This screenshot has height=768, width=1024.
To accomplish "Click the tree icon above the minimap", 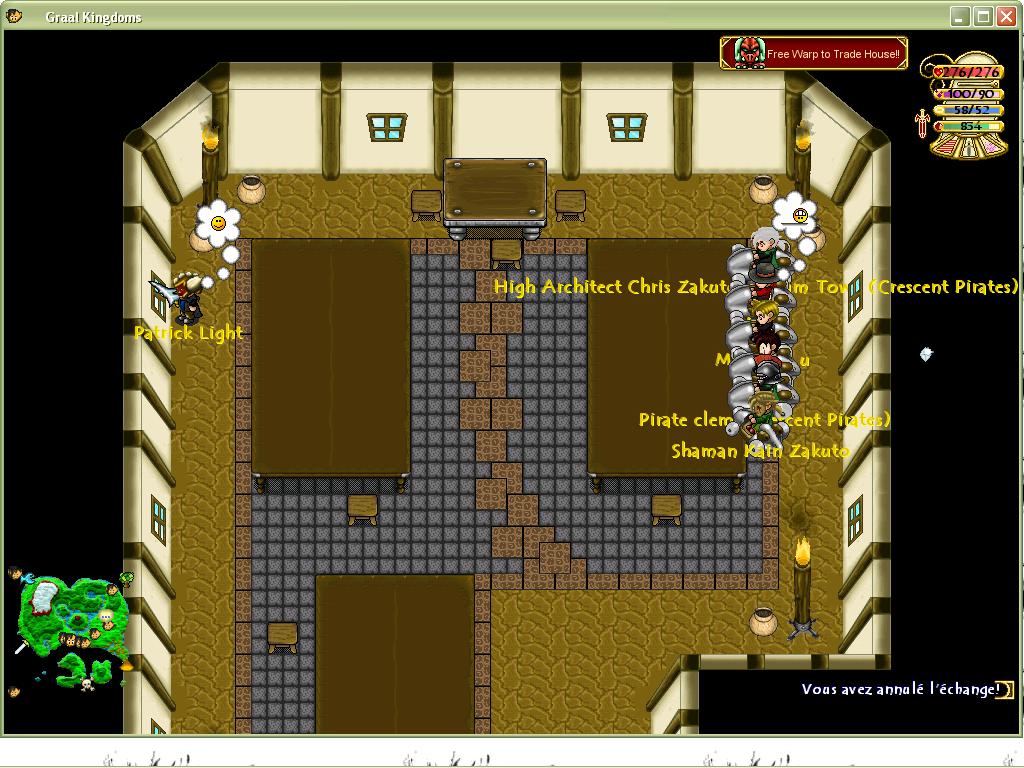I will 127,578.
